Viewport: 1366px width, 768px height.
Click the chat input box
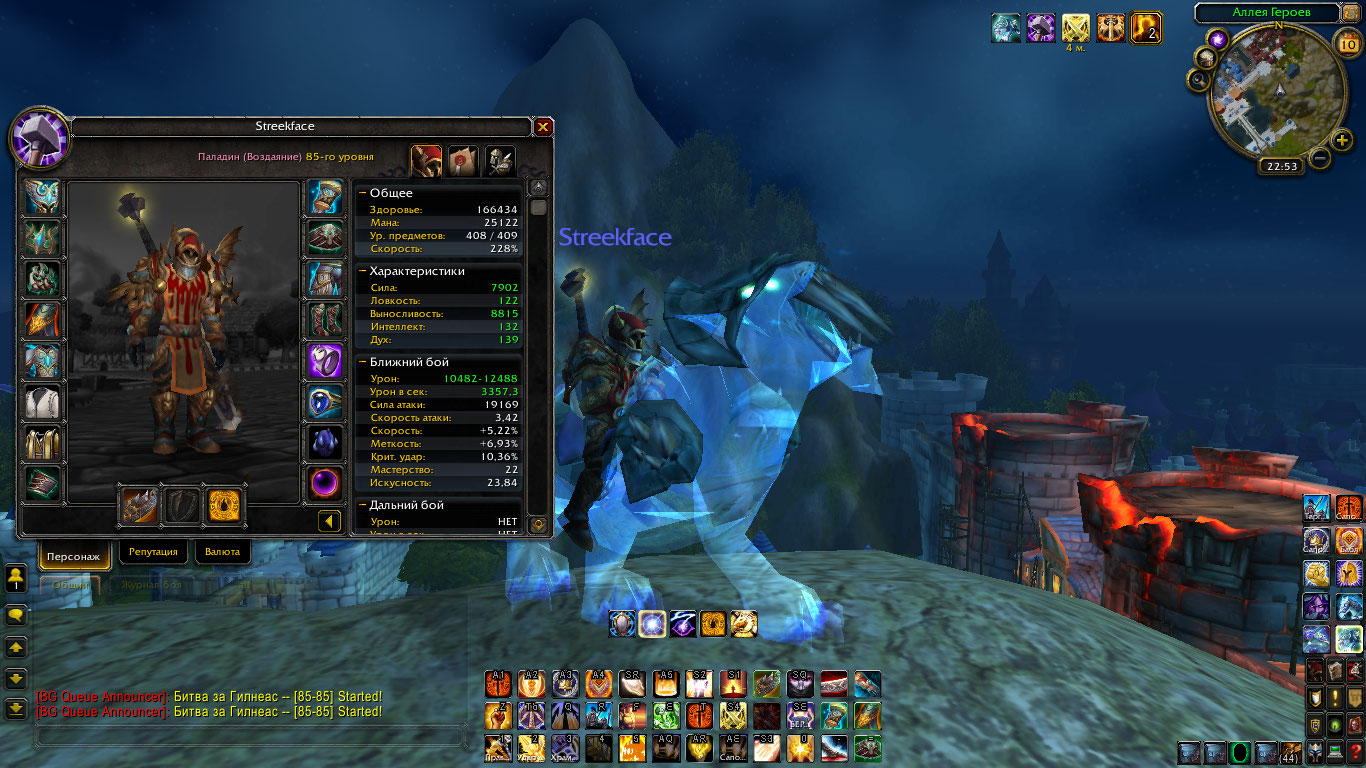point(250,737)
